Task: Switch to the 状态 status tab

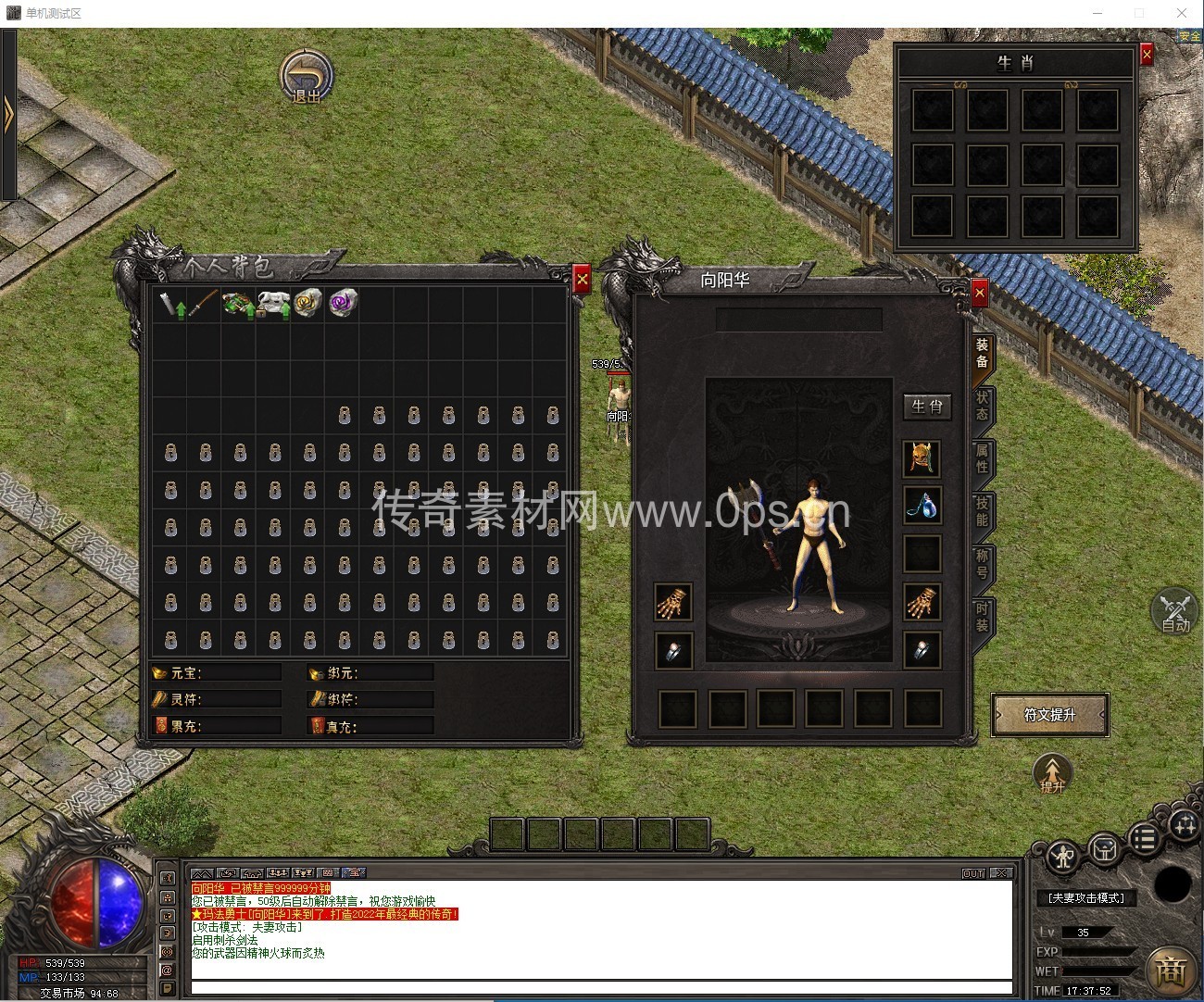Action: (982, 406)
